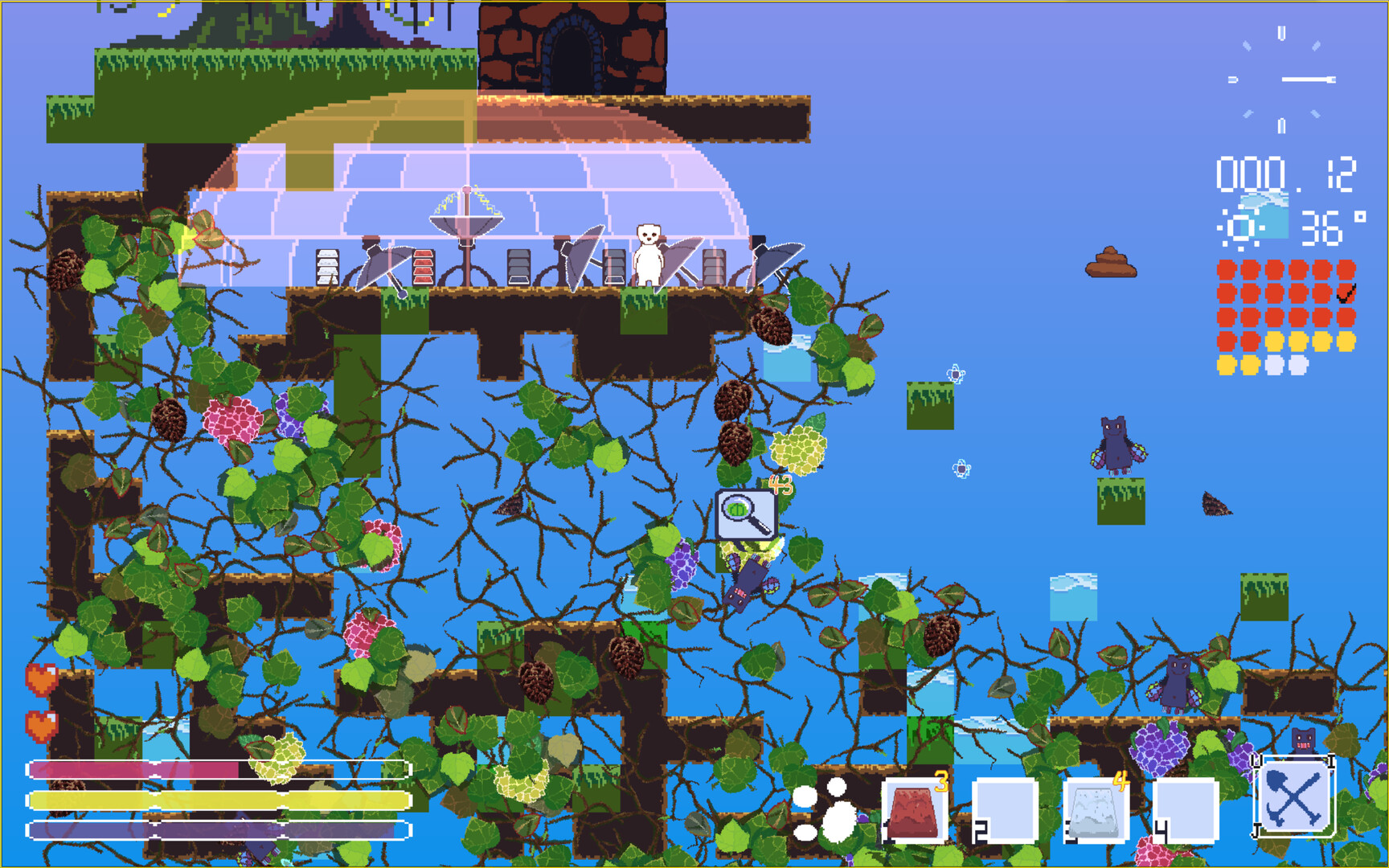Screen dimensions: 1389x868
Task: Toggle the first yellow apple in the fruit grid
Action: (x=1274, y=342)
